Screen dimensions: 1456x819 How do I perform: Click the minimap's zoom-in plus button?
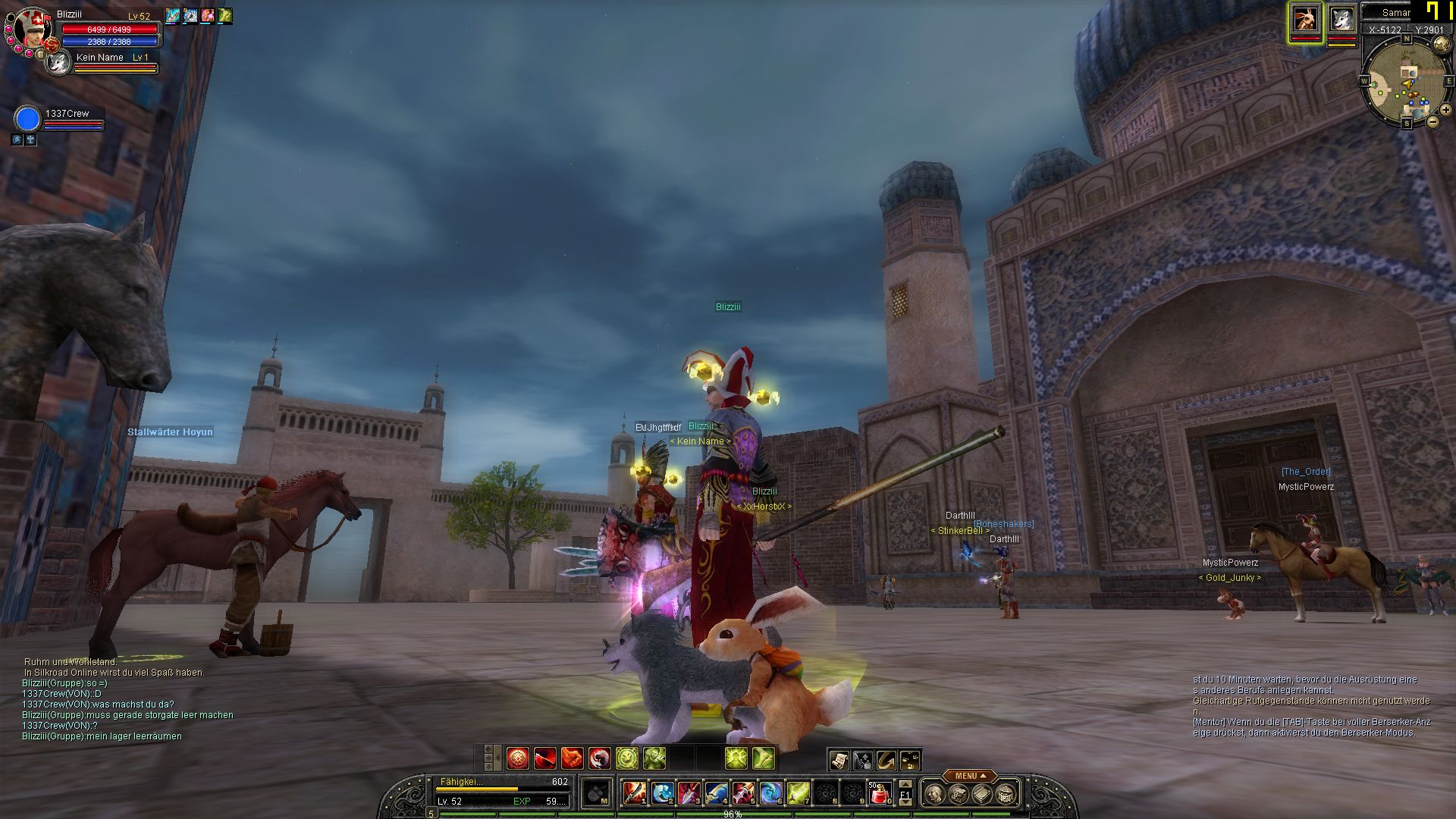pos(1445,110)
